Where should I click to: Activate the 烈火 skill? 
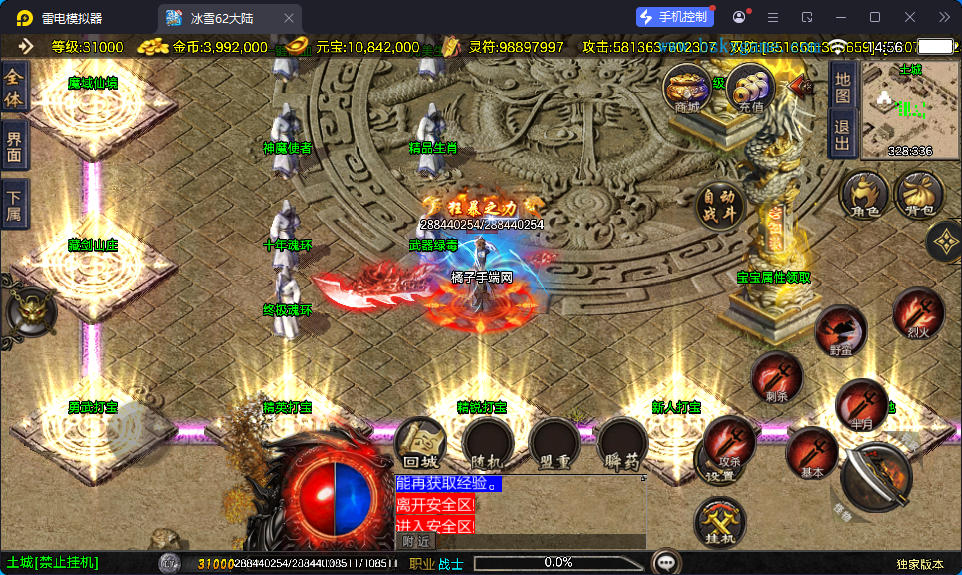click(x=918, y=313)
